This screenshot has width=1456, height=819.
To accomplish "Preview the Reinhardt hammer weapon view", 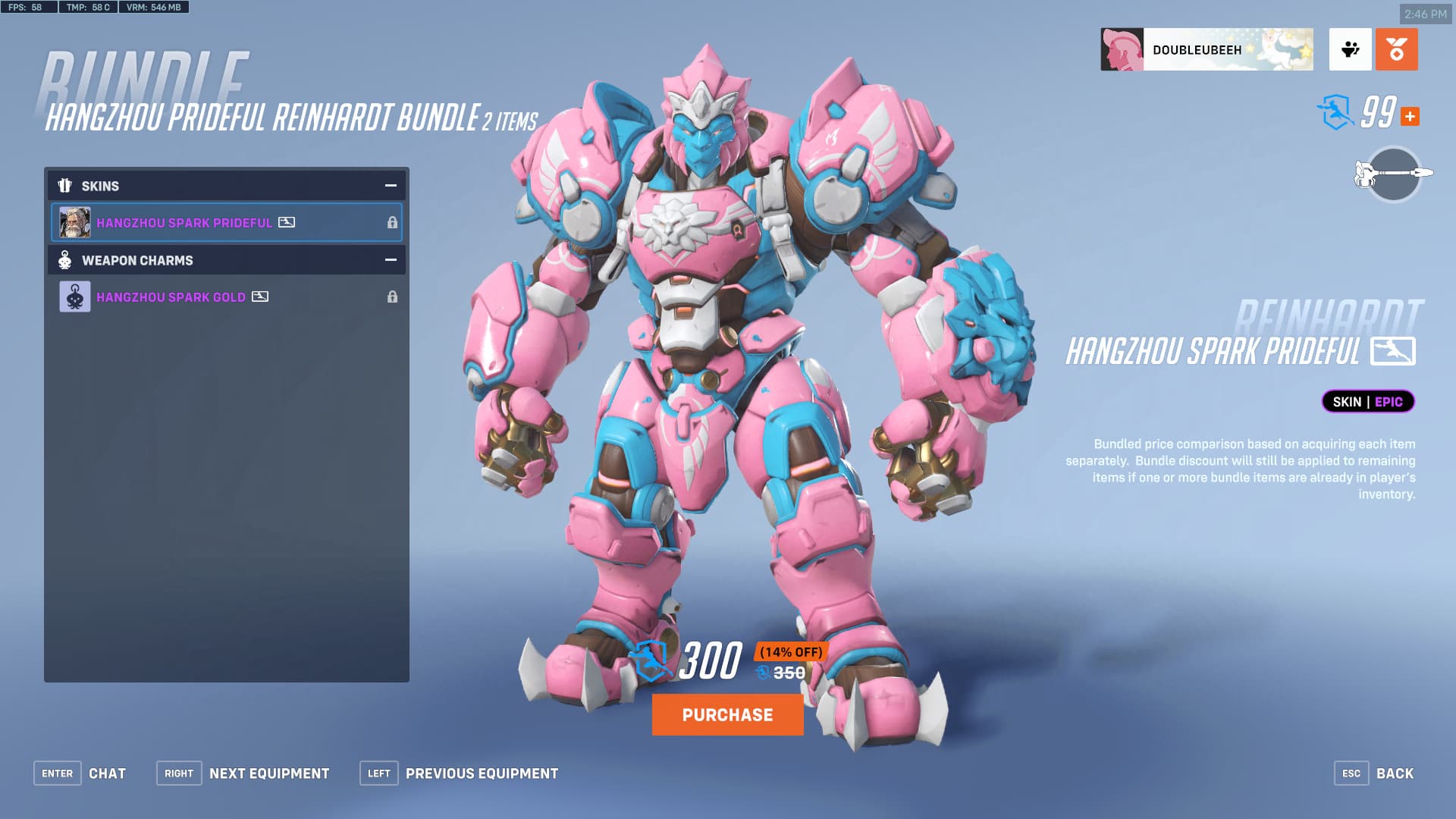I will coord(1394,174).
